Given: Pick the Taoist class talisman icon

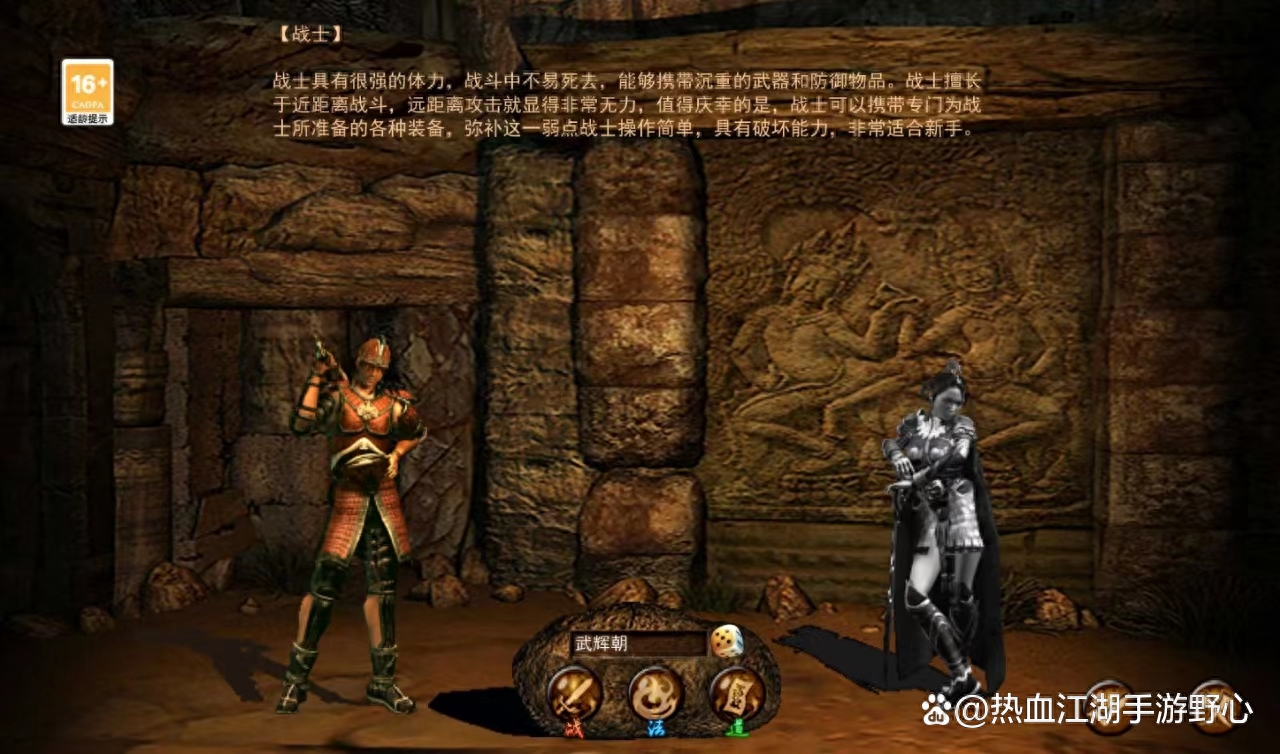Looking at the screenshot, I should point(737,693).
